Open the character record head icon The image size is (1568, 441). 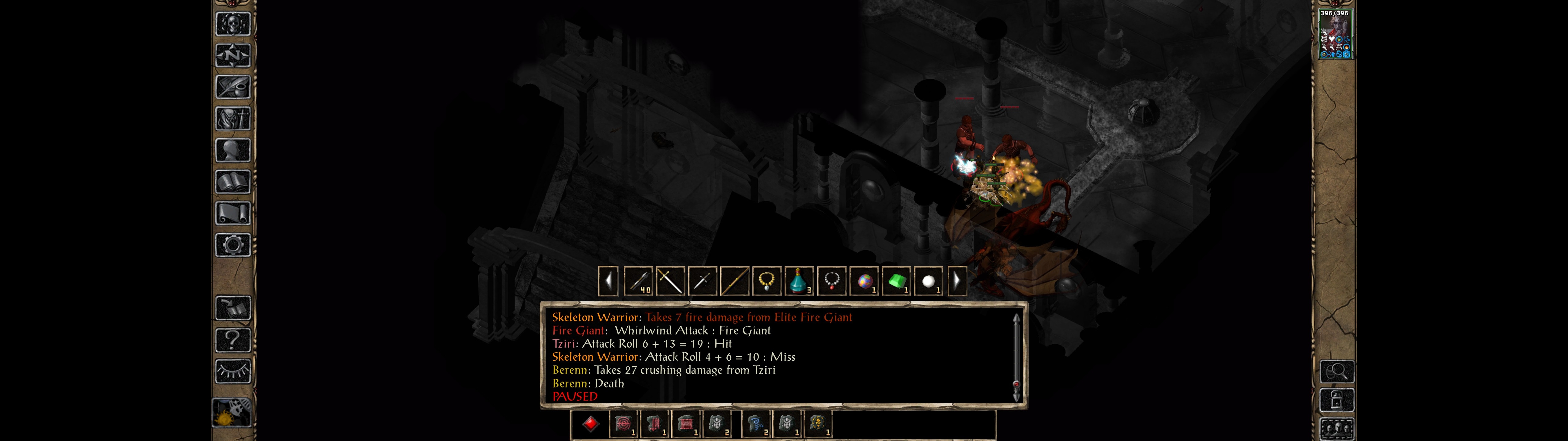point(232,150)
